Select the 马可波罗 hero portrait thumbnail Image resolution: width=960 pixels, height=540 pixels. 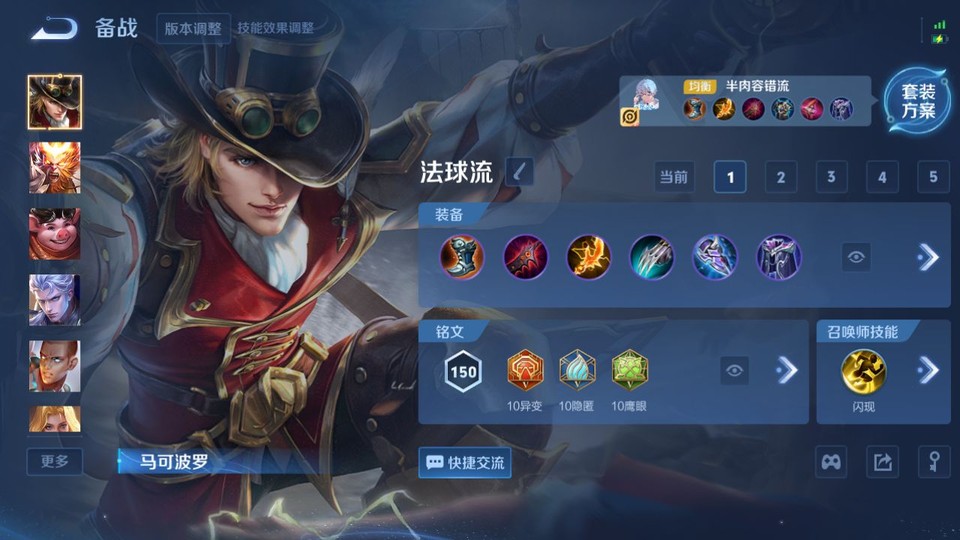click(55, 102)
